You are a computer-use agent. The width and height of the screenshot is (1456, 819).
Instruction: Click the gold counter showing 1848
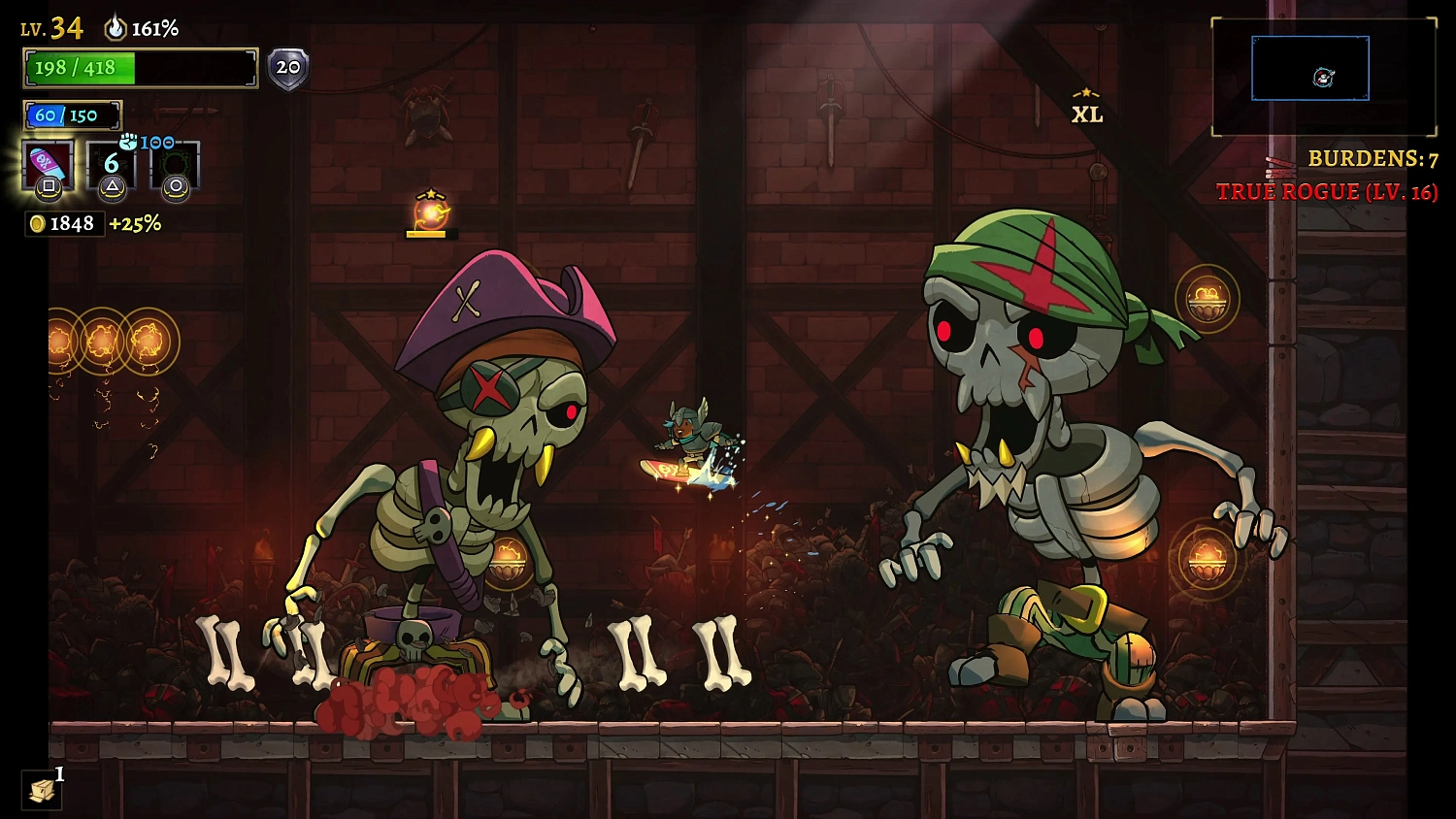[73, 224]
